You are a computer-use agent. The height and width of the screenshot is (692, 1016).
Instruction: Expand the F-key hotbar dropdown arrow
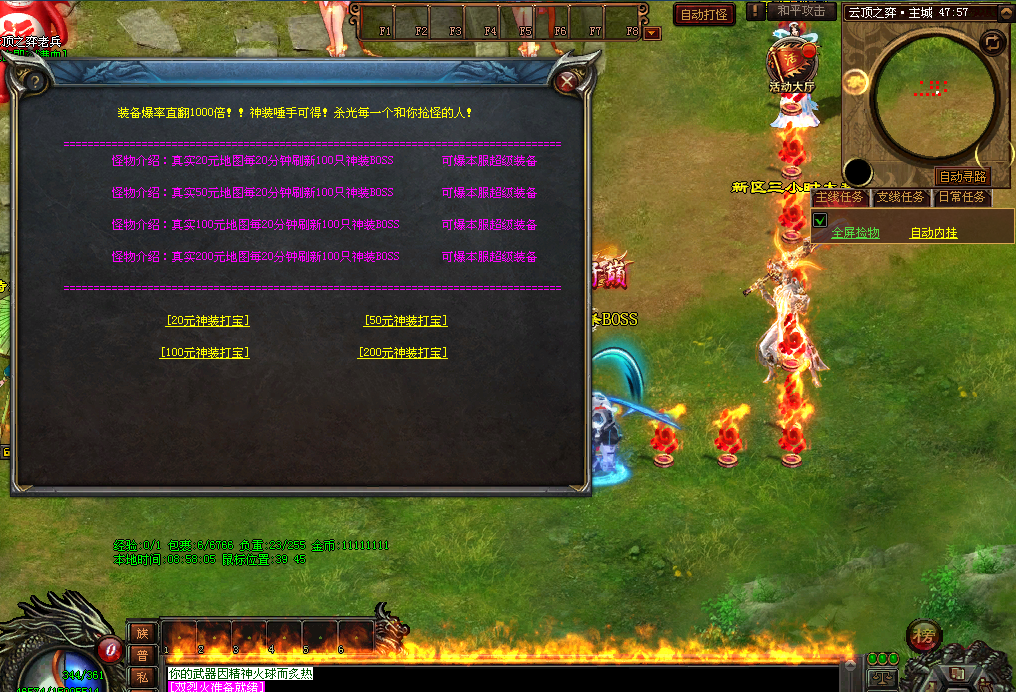point(652,33)
